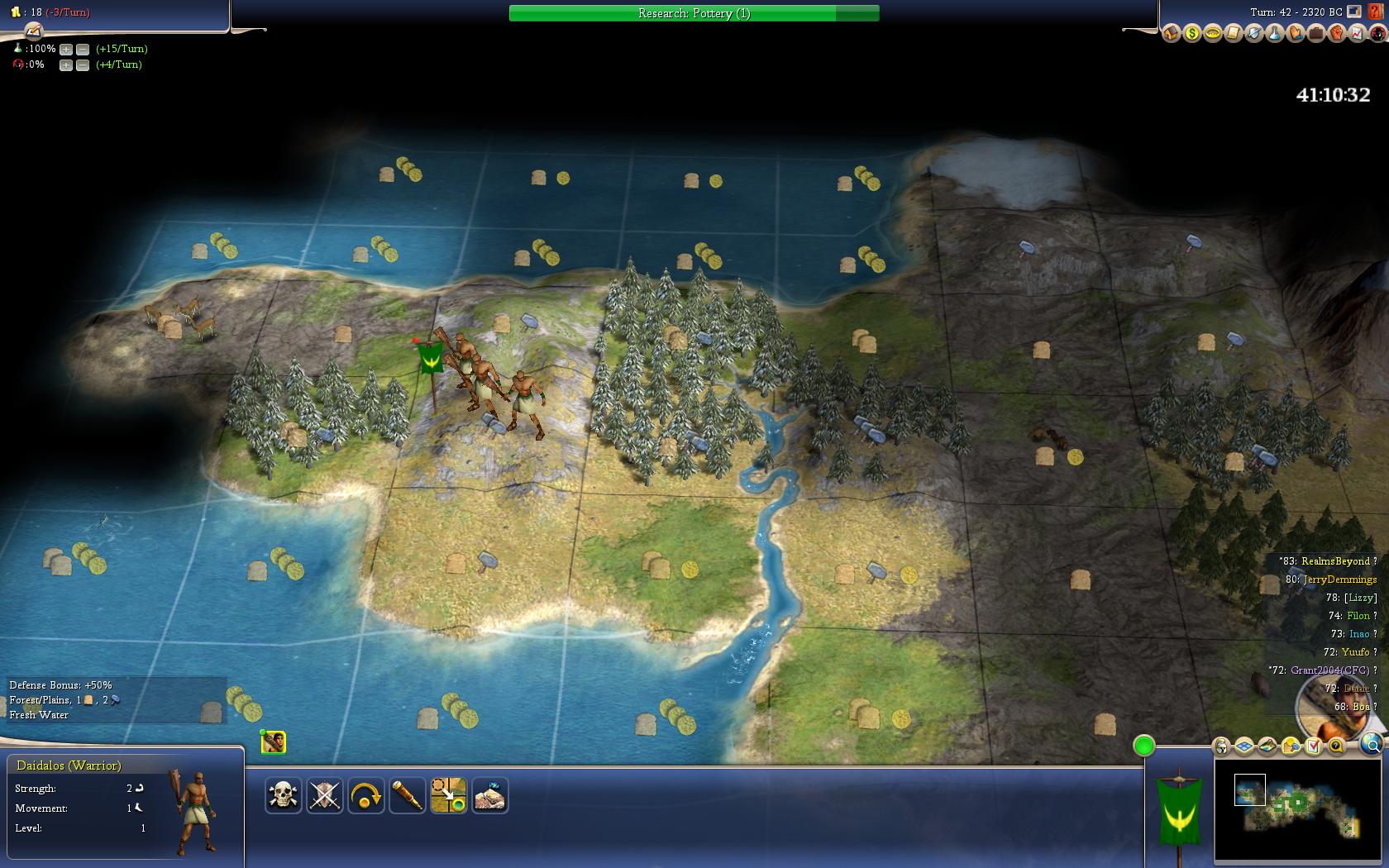Select RealmsBeyond in the scoreboard
The width and height of the screenshot is (1389, 868).
pyautogui.click(x=1334, y=561)
